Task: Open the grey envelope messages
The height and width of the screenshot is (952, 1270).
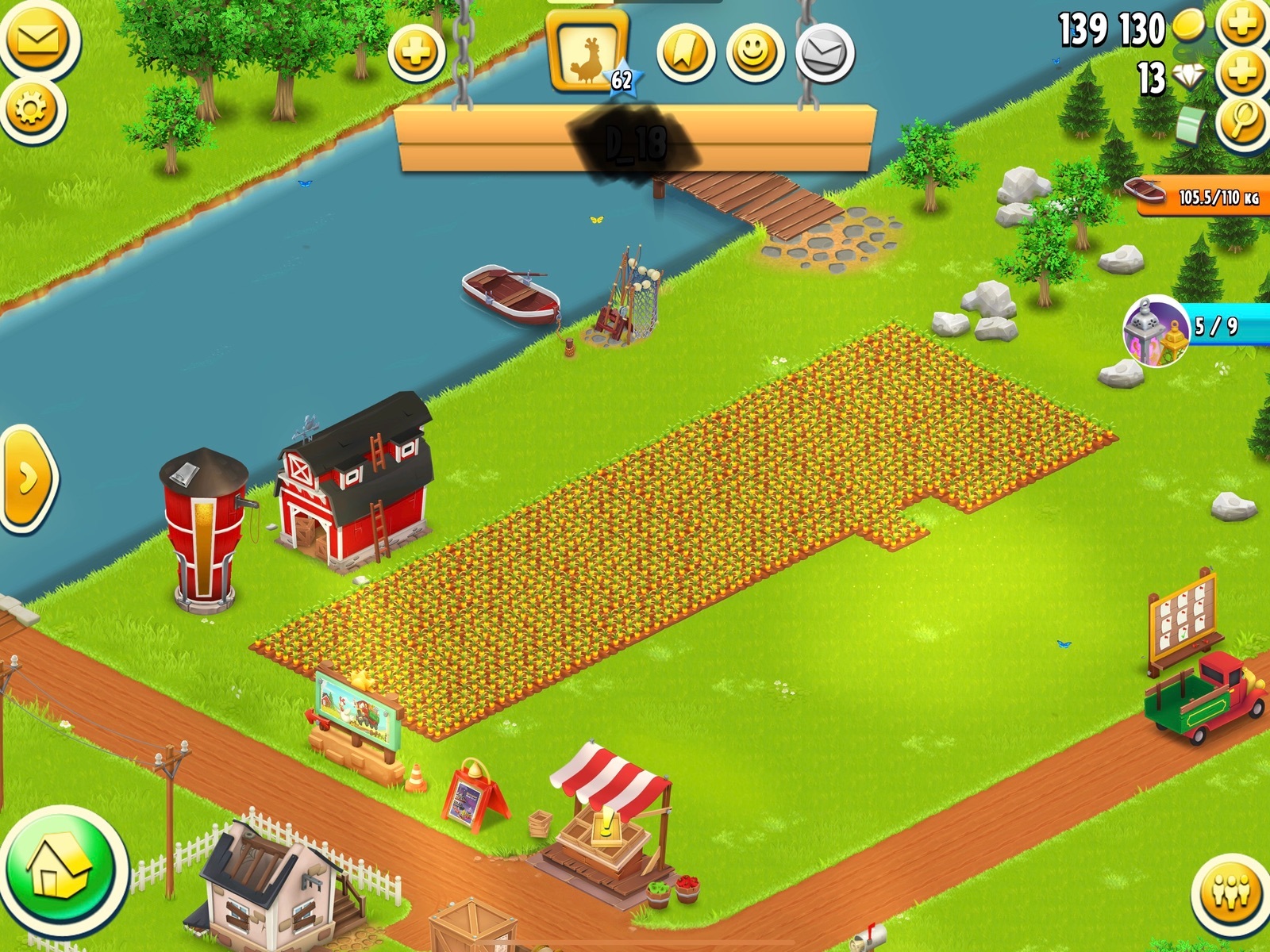Action: click(x=824, y=53)
